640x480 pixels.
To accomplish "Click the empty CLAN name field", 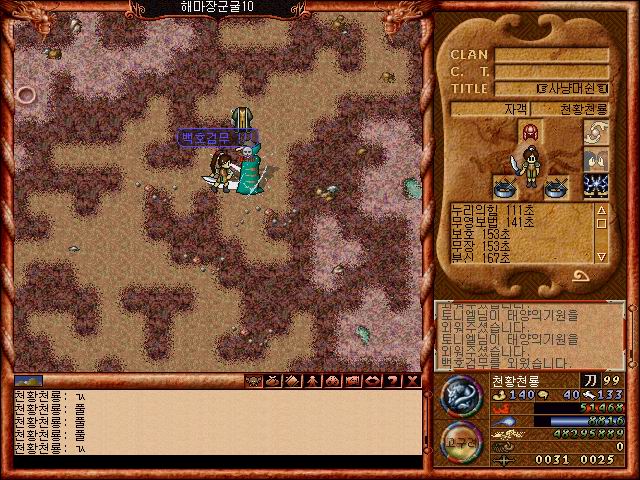I will tap(552, 55).
